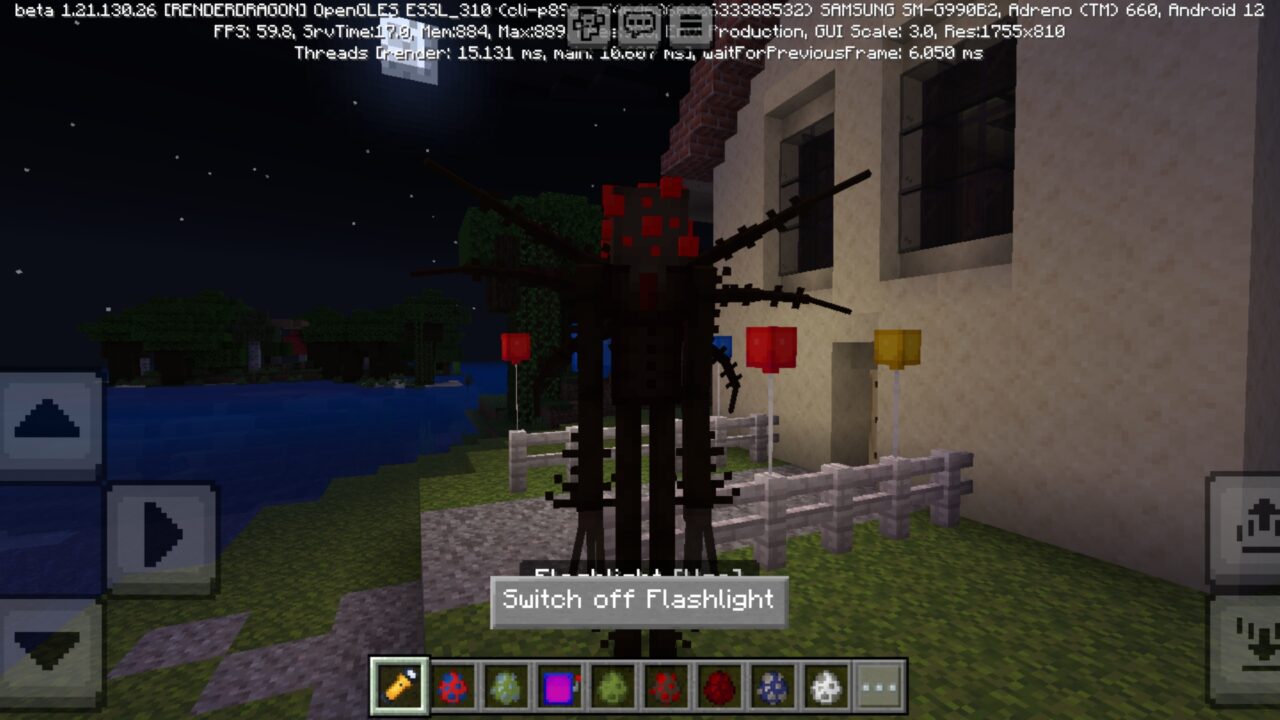
Task: Tap the Flashlight Use tooltip label
Action: pos(639,576)
